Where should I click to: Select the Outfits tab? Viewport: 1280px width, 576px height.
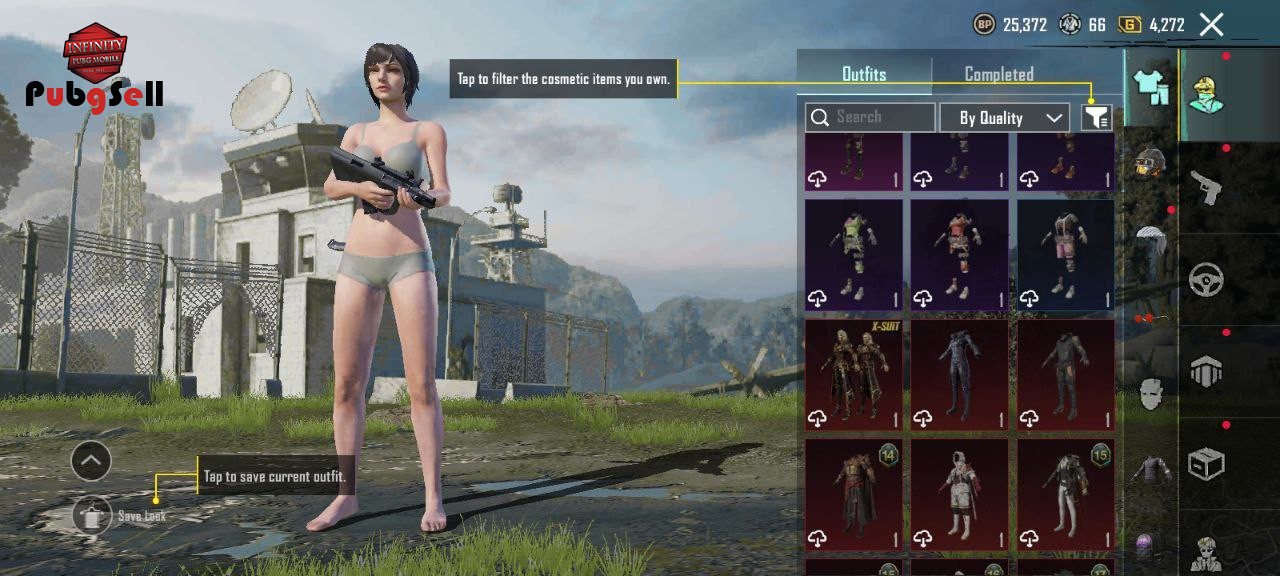[x=864, y=74]
